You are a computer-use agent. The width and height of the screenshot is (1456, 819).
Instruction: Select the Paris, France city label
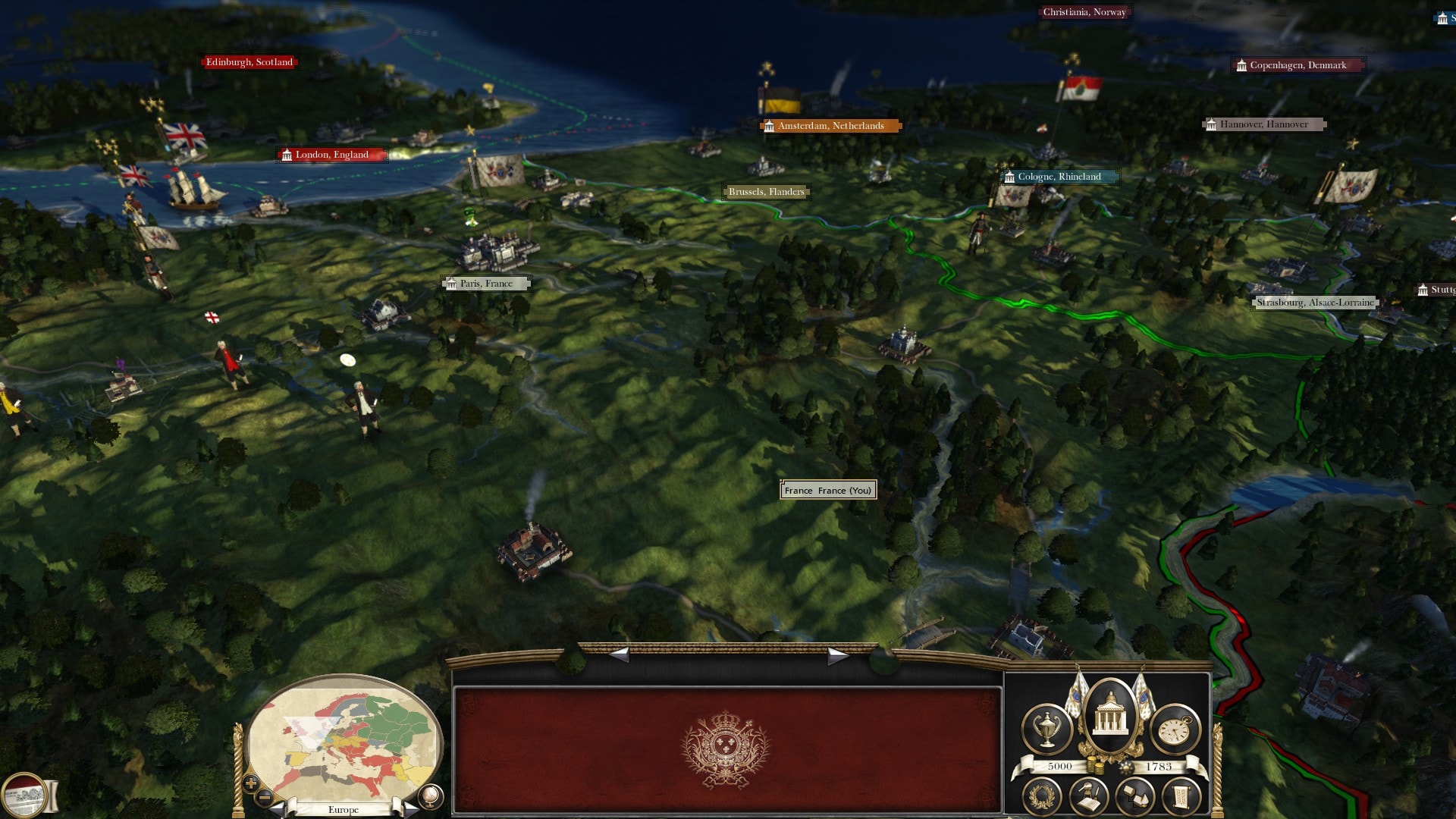486,284
